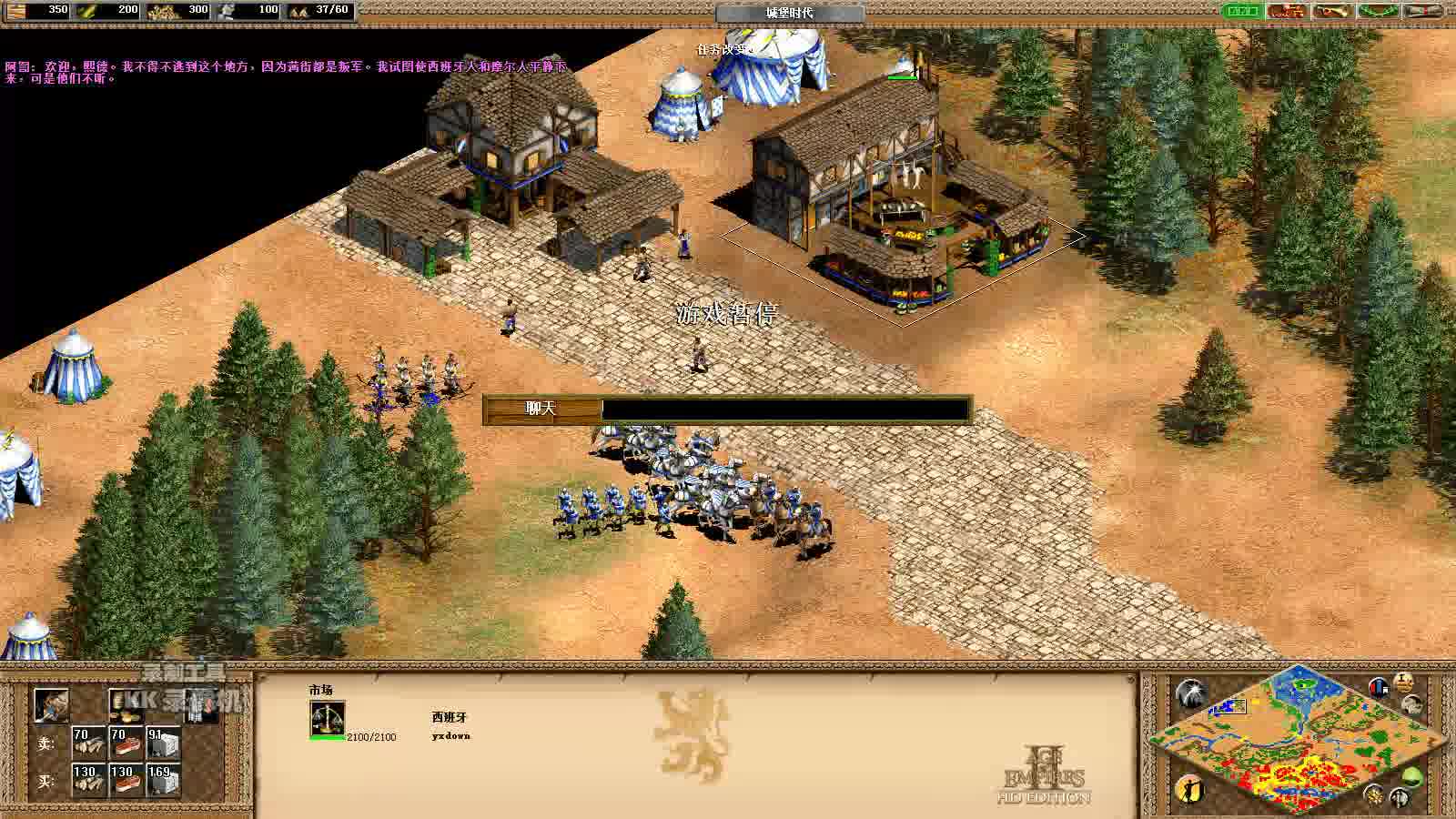Train a trade cart at the market
The width and height of the screenshot is (1456, 819).
pyautogui.click(x=51, y=705)
